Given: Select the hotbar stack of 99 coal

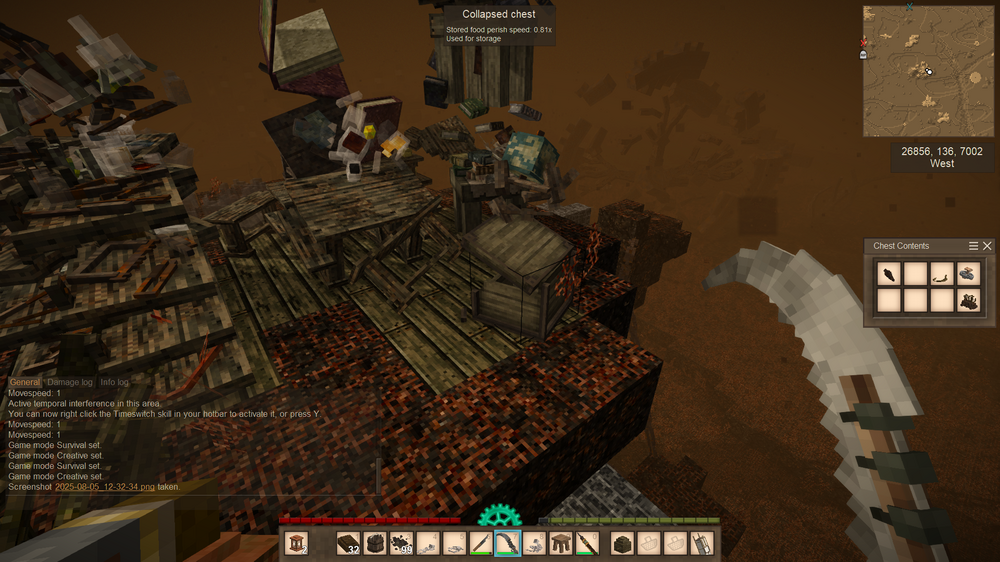Looking at the screenshot, I should click(x=401, y=543).
